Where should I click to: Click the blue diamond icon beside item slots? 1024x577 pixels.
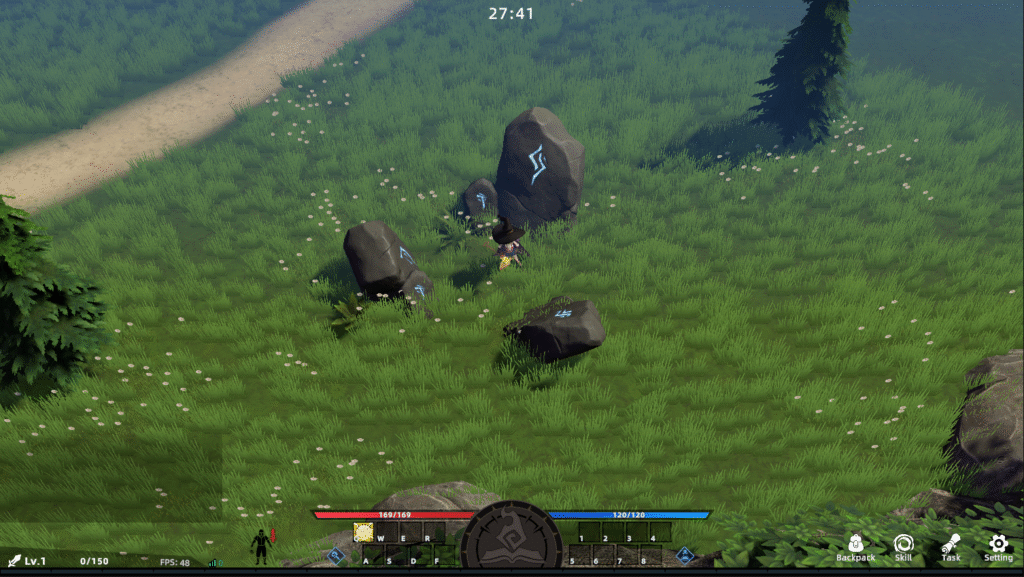(685, 555)
